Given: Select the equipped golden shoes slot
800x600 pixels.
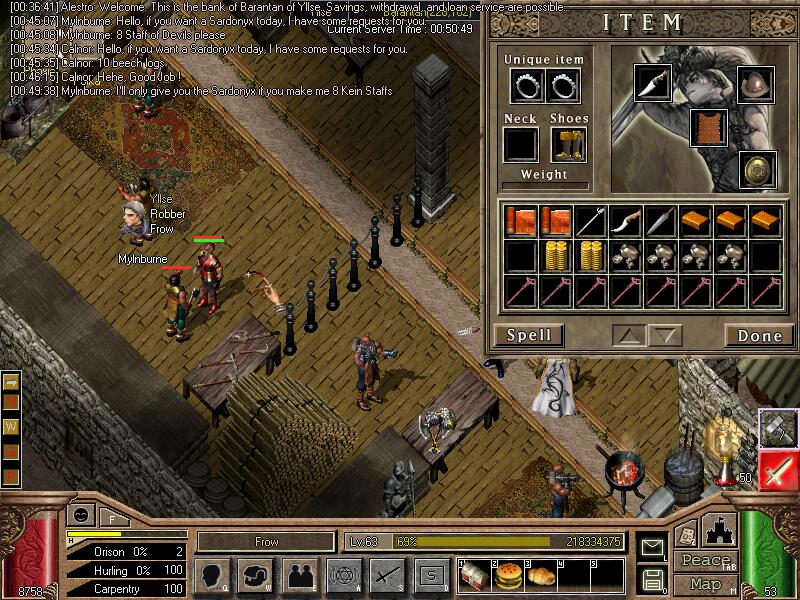Looking at the screenshot, I should click(567, 145).
